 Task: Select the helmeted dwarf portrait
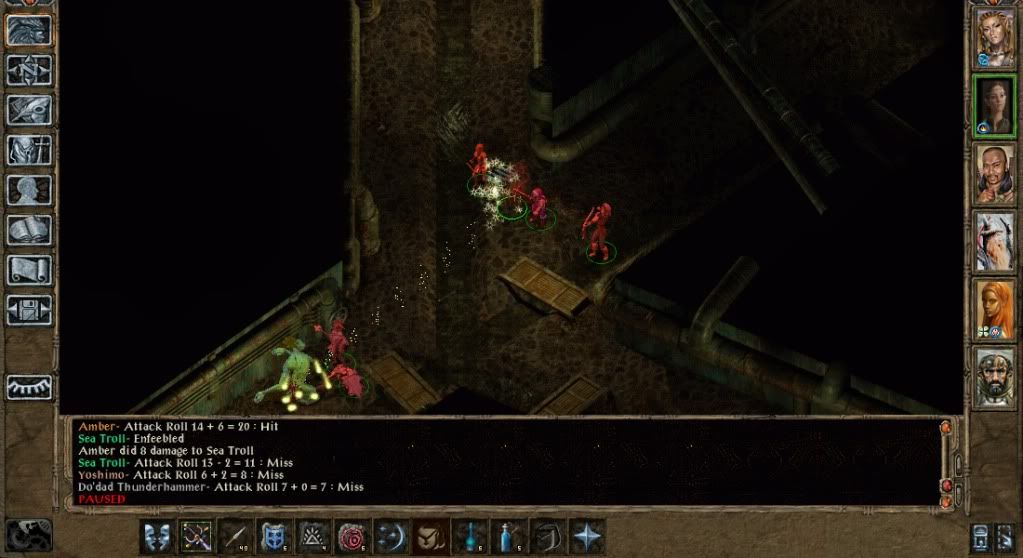click(995, 377)
